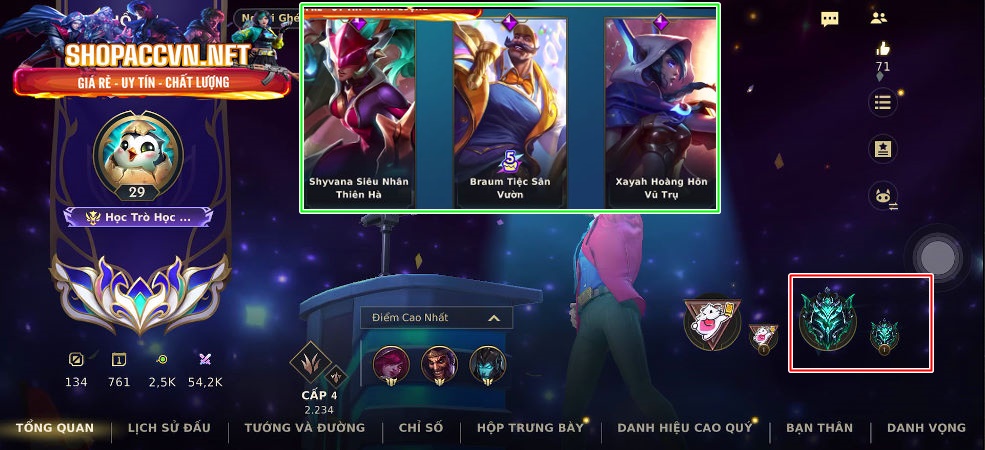Open the chat speech bubble icon
Image resolution: width=985 pixels, height=450 pixels.
pyautogui.click(x=829, y=19)
